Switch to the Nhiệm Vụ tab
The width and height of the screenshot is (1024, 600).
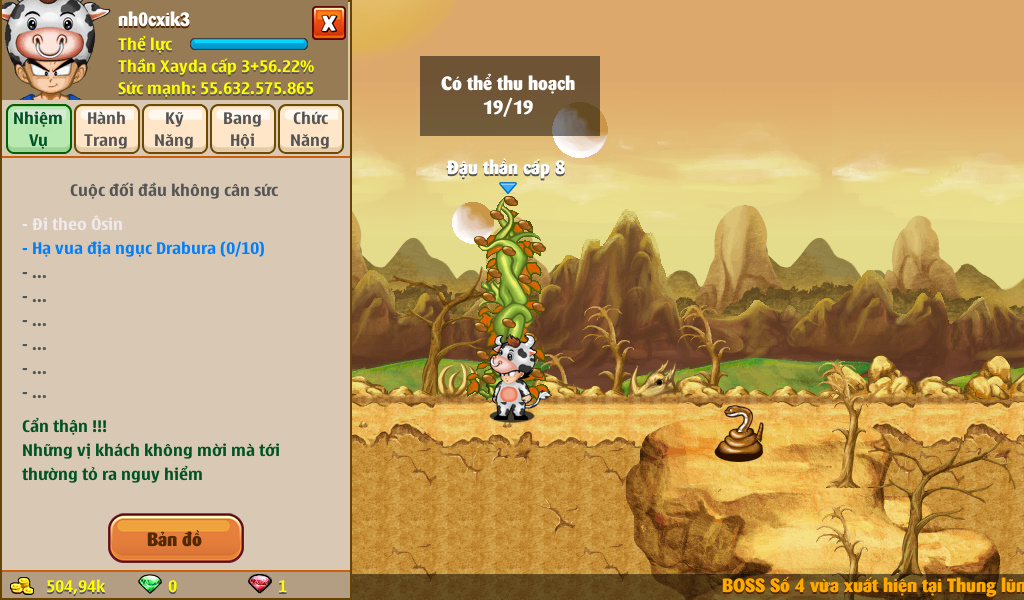point(39,129)
